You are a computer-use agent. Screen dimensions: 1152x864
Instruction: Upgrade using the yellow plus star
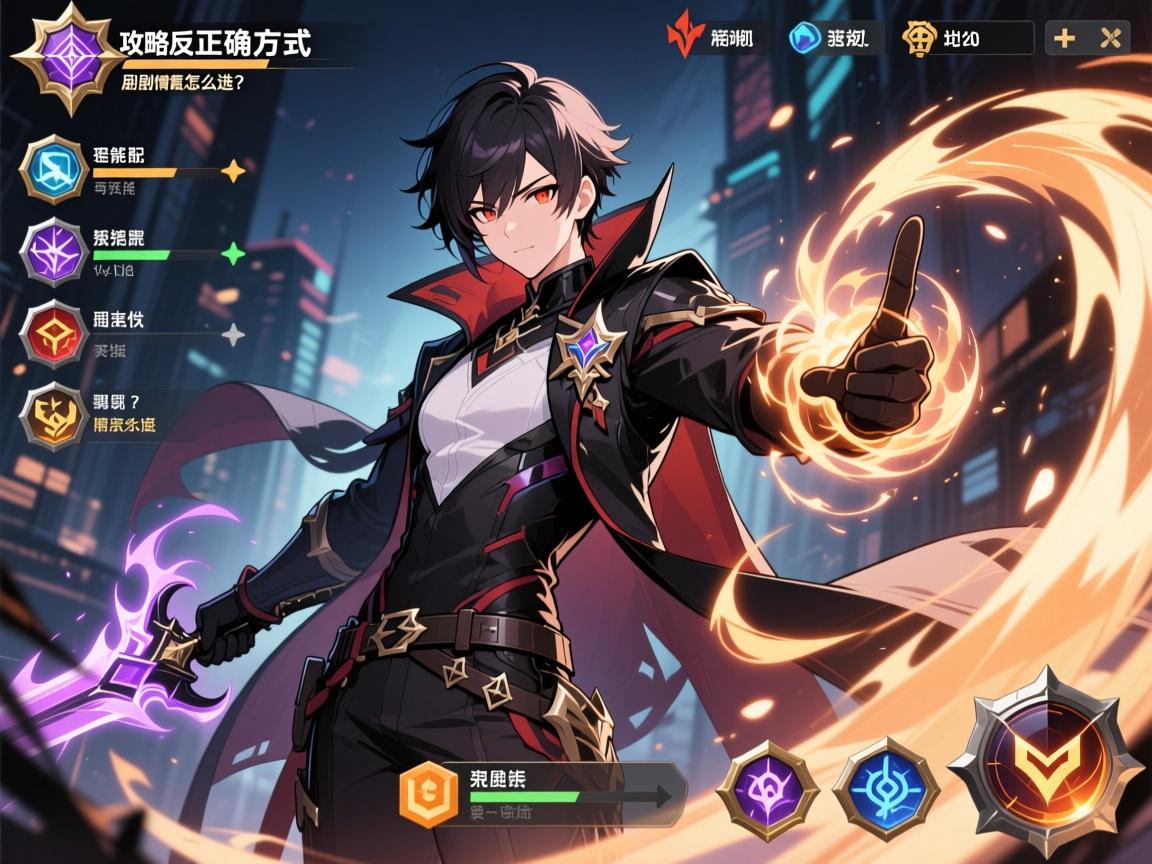point(232,172)
